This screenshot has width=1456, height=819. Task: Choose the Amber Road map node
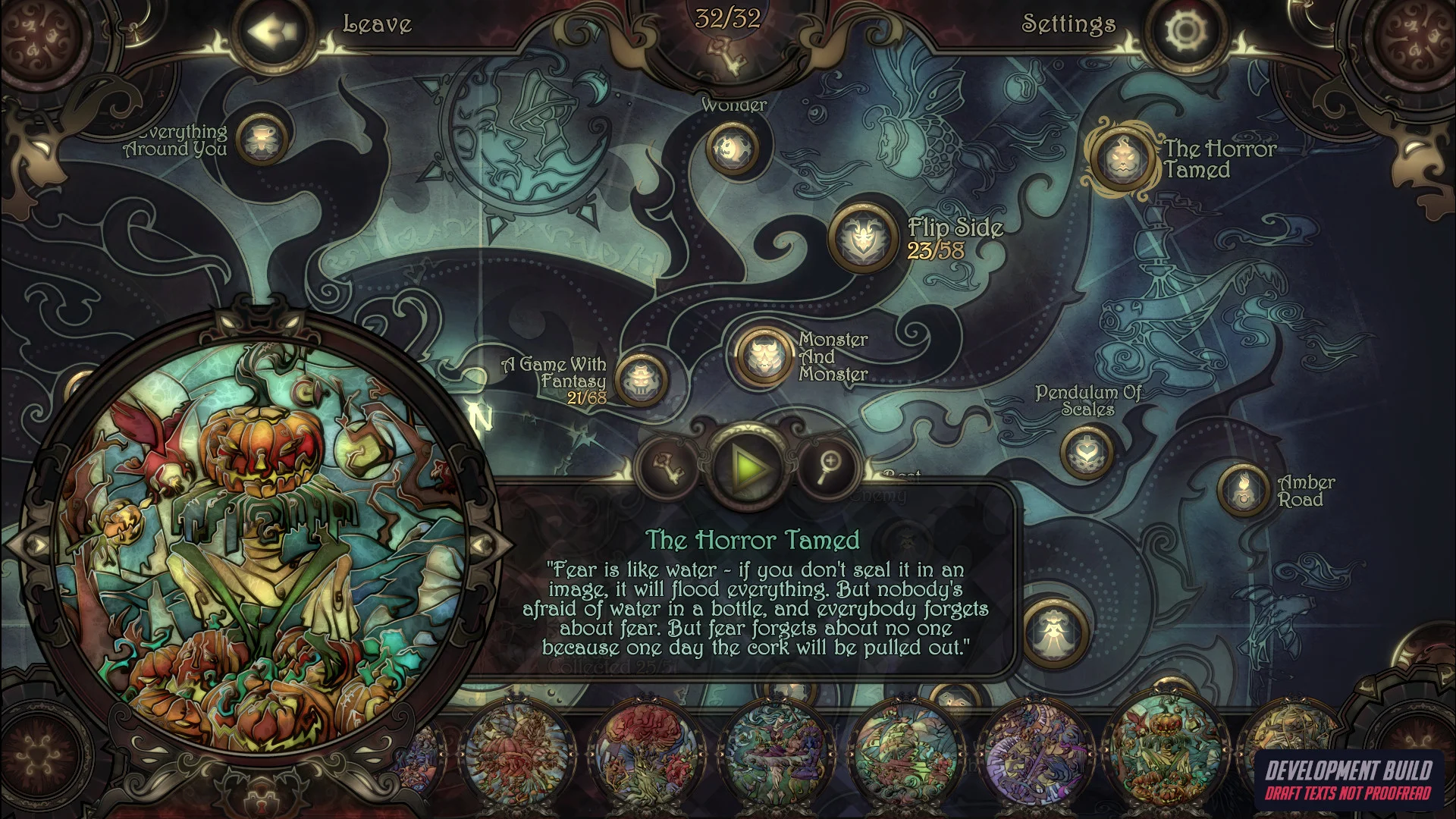[1242, 490]
